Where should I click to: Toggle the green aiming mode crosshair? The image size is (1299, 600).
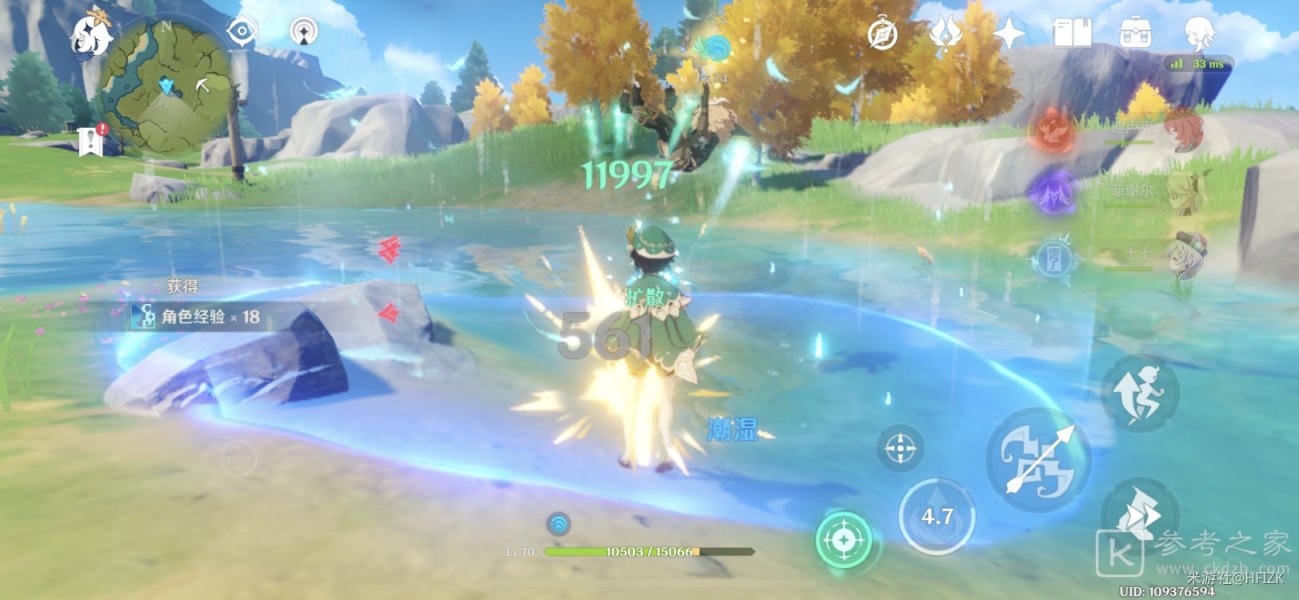point(844,540)
